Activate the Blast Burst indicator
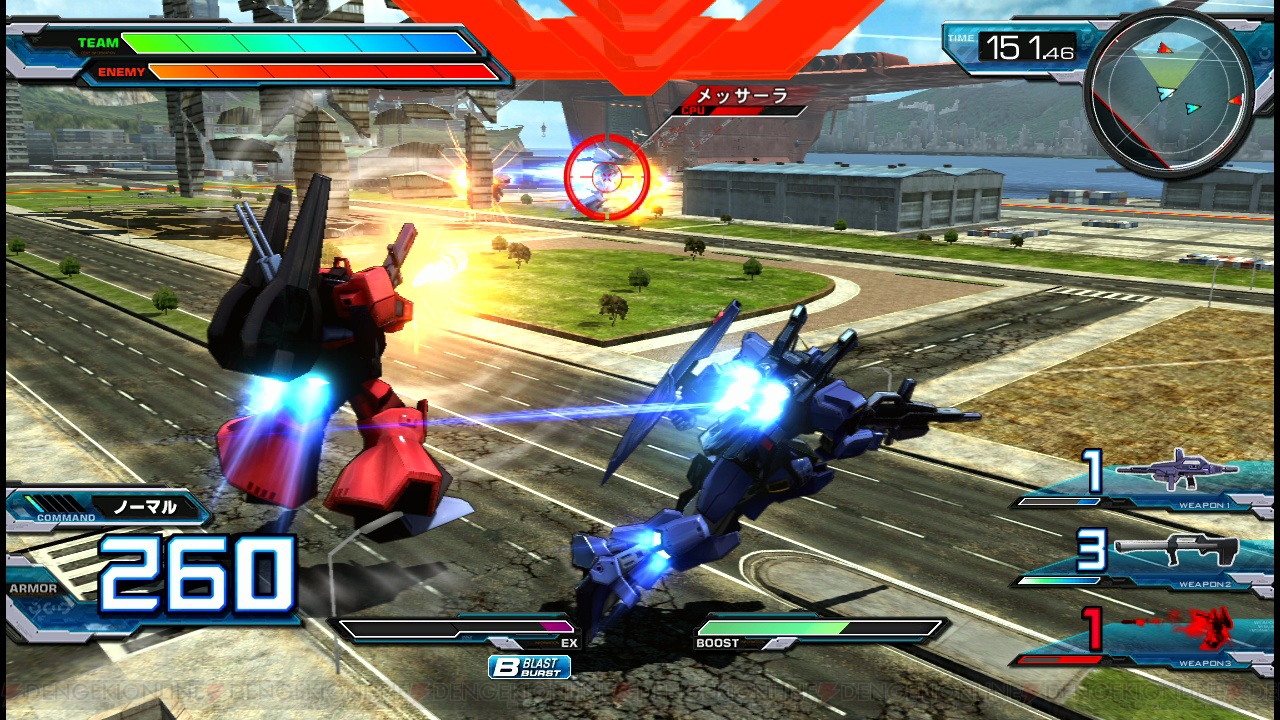This screenshot has height=720, width=1280. (529, 667)
